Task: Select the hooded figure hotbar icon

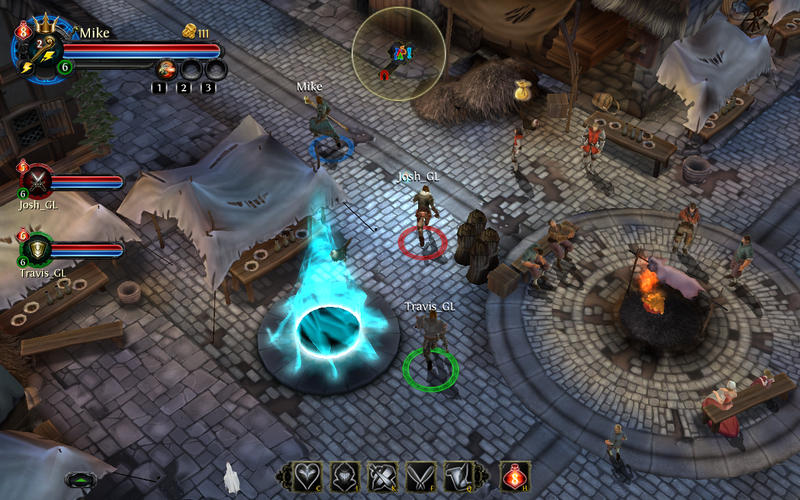Action: [x=345, y=476]
